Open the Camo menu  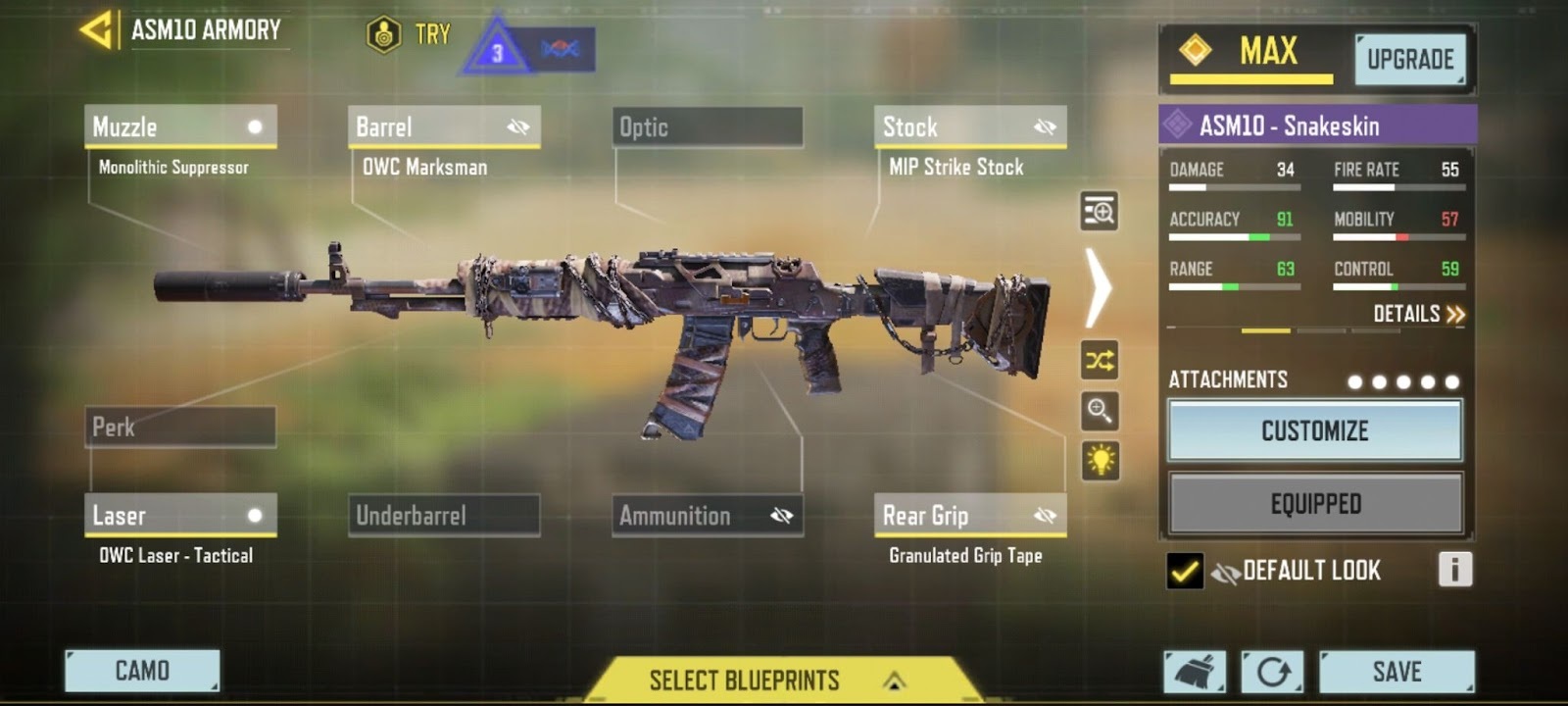tap(142, 671)
